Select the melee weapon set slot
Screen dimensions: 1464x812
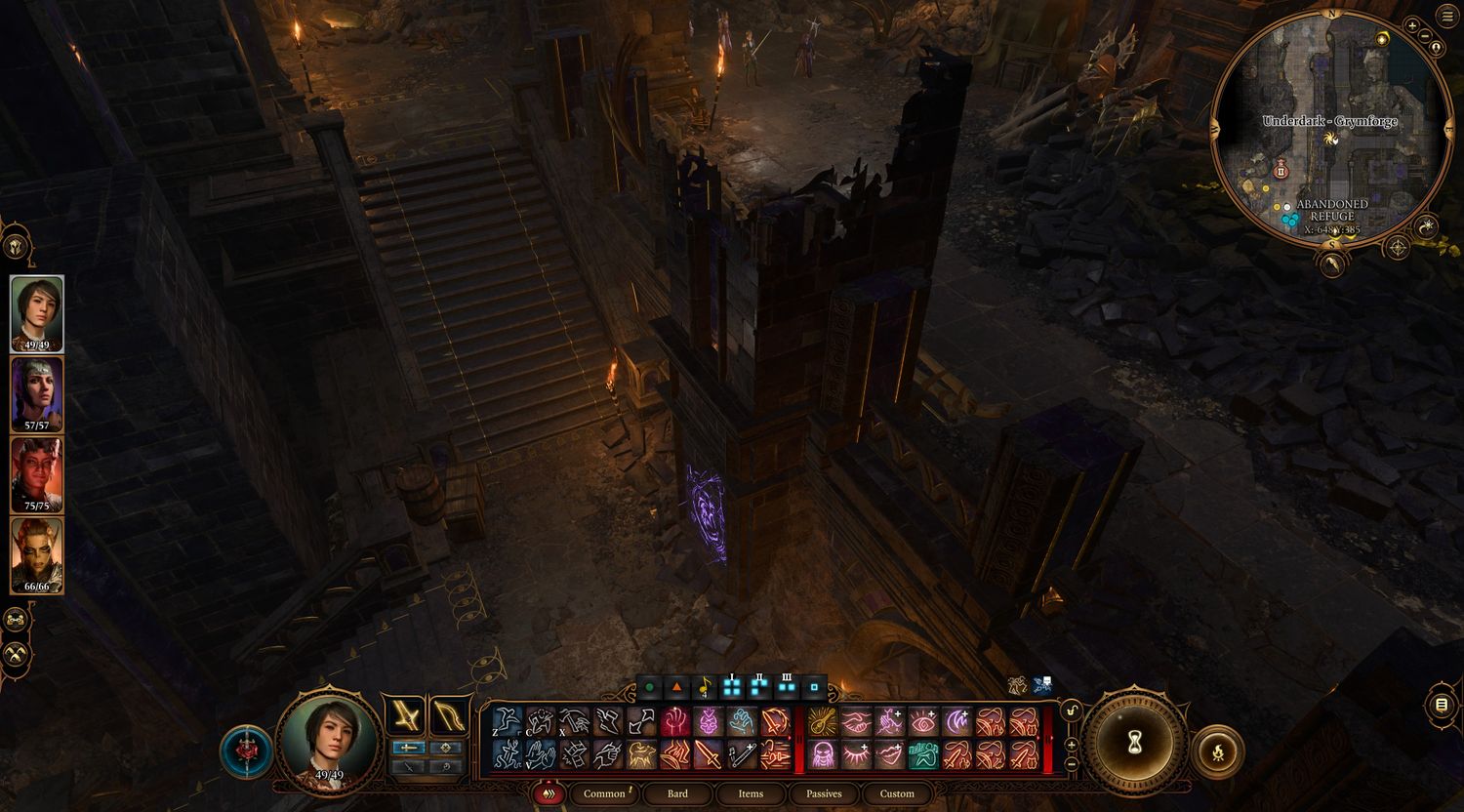[x=405, y=716]
